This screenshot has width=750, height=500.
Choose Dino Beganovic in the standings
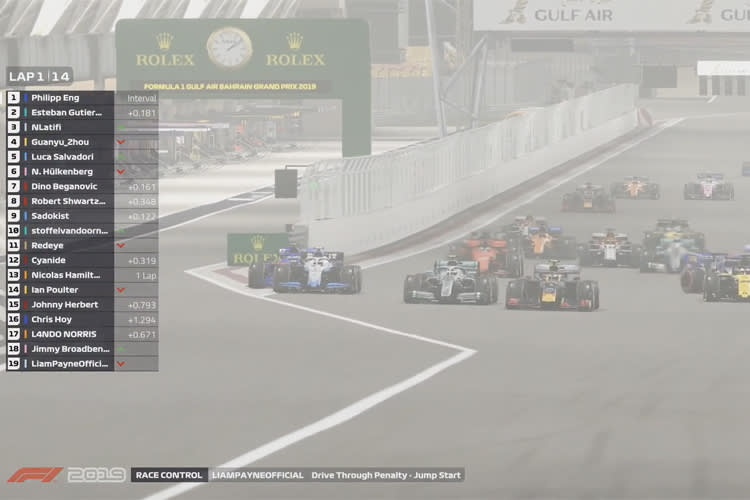[80, 187]
